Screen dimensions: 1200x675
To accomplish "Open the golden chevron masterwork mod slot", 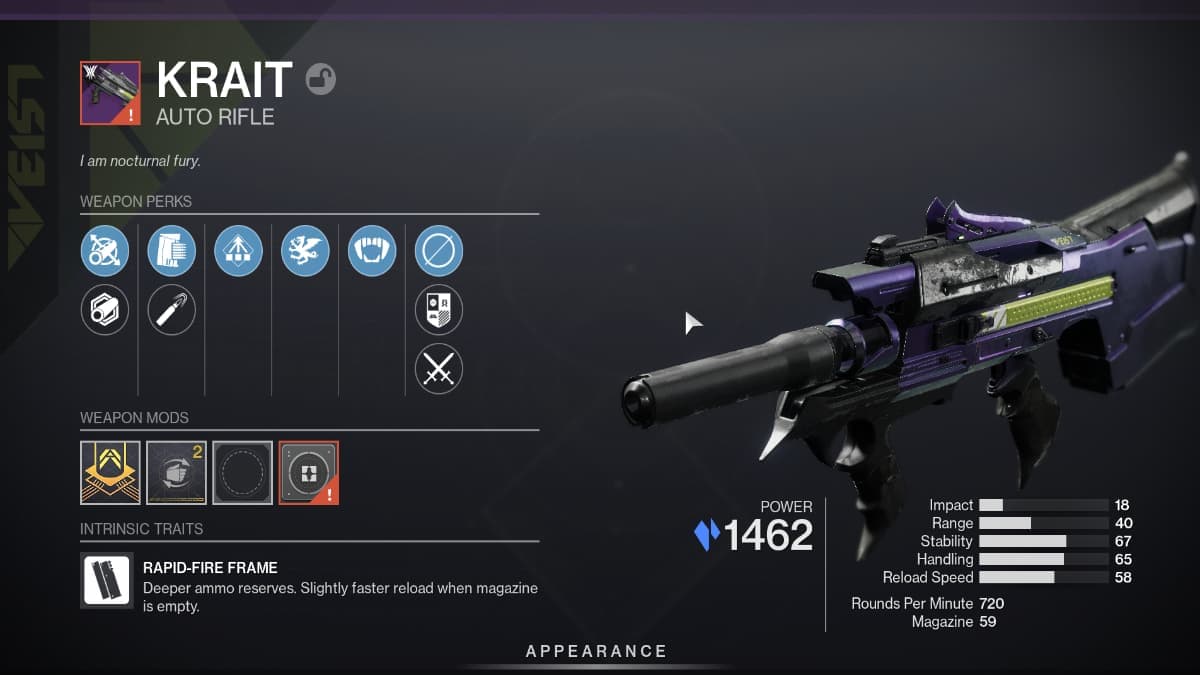I will coord(110,472).
